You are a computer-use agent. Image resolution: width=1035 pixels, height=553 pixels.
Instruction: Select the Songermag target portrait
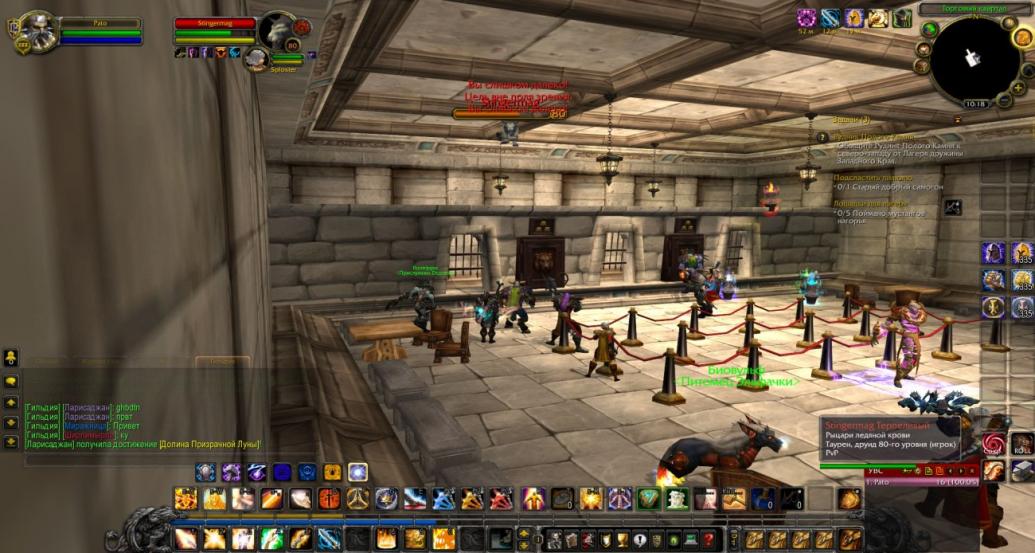(x=277, y=29)
